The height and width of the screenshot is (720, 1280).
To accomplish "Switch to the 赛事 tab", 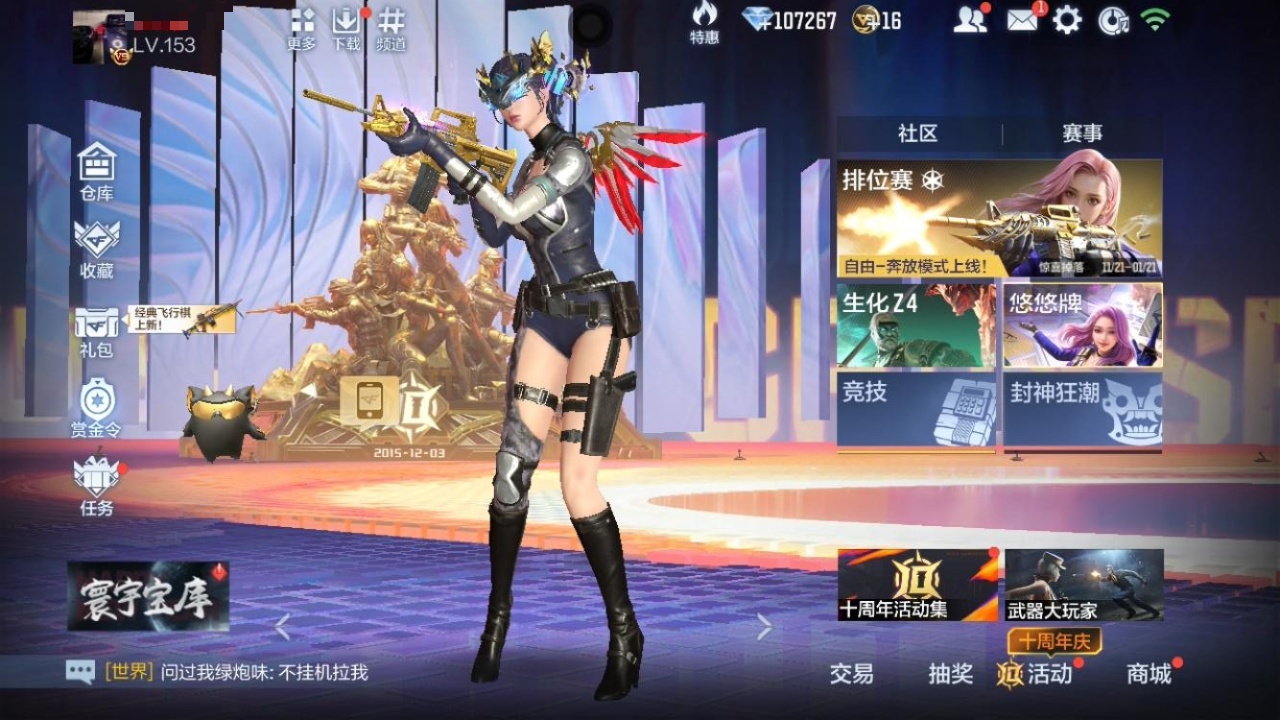I will (1085, 134).
